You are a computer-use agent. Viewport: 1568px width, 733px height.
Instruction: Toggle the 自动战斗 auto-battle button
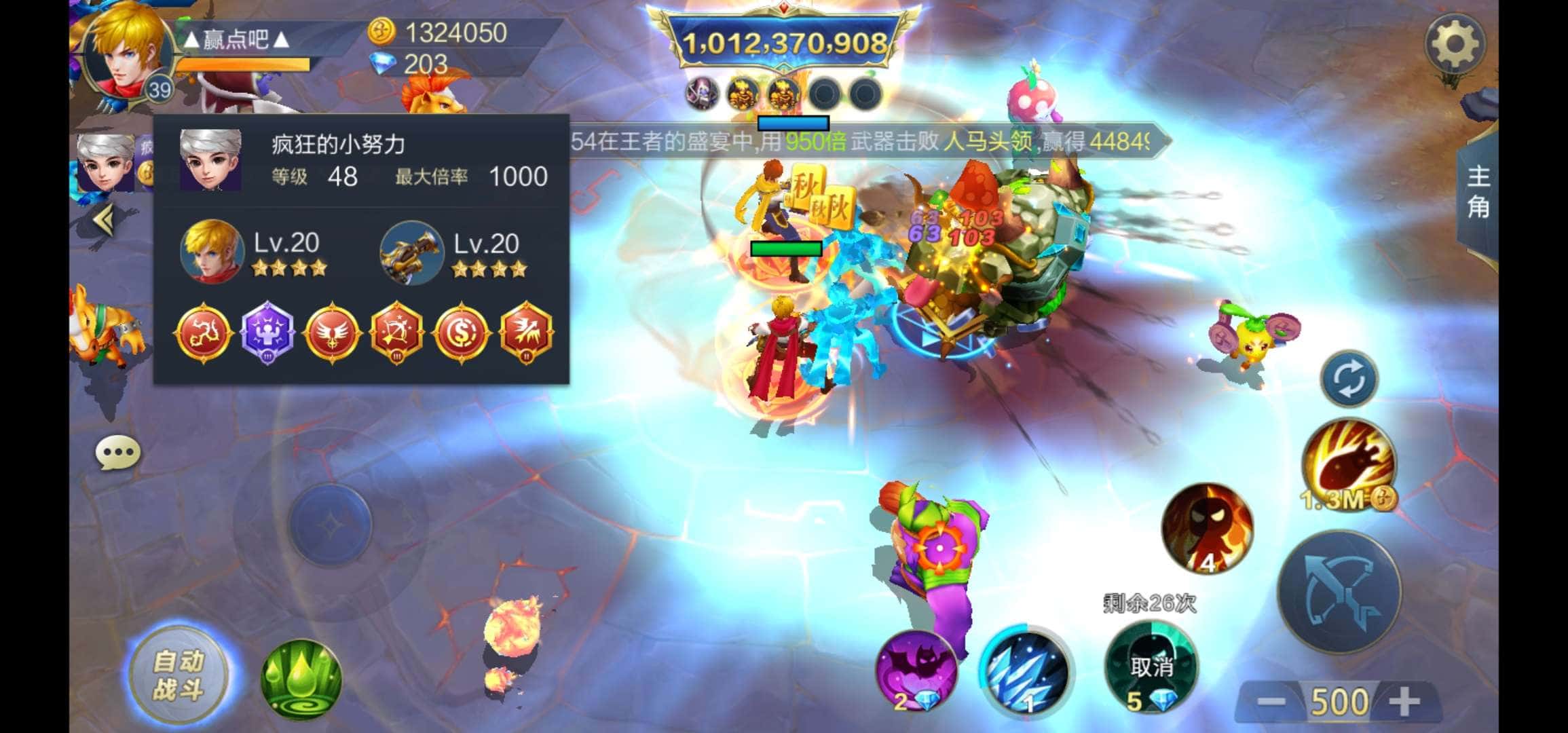click(x=179, y=675)
